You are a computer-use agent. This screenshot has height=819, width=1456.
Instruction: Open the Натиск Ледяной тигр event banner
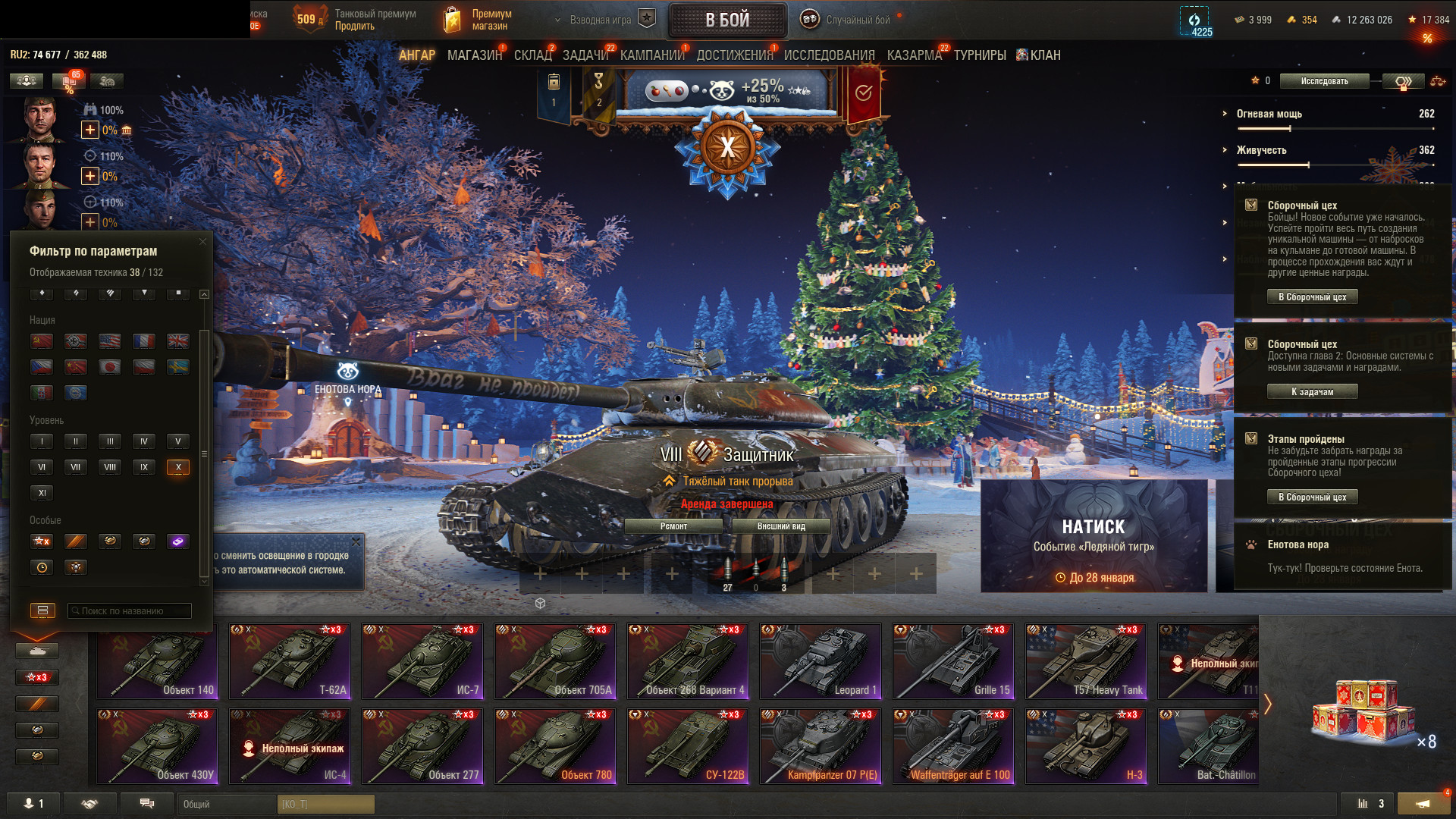pyautogui.click(x=1094, y=536)
